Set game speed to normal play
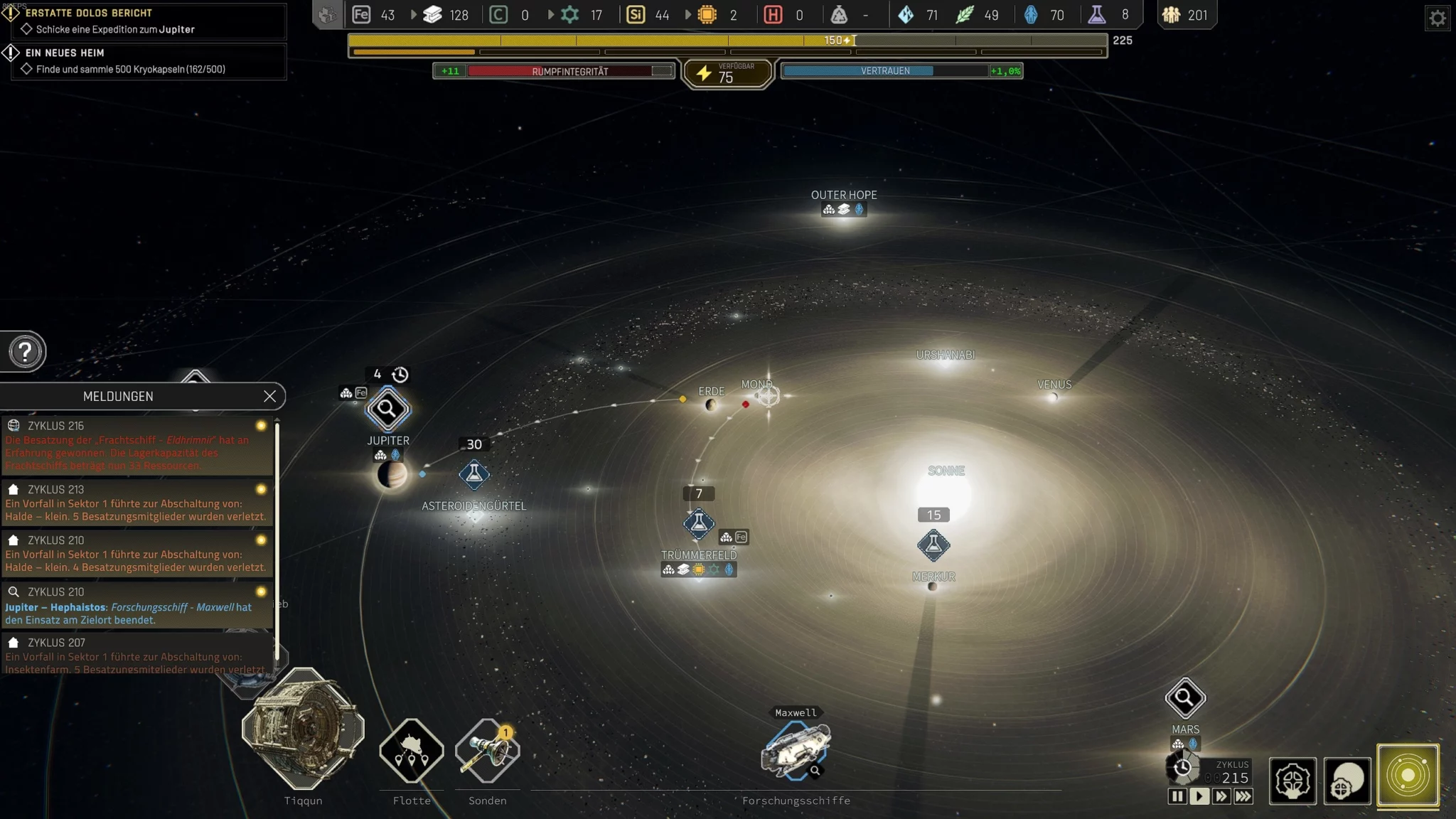 (1199, 796)
